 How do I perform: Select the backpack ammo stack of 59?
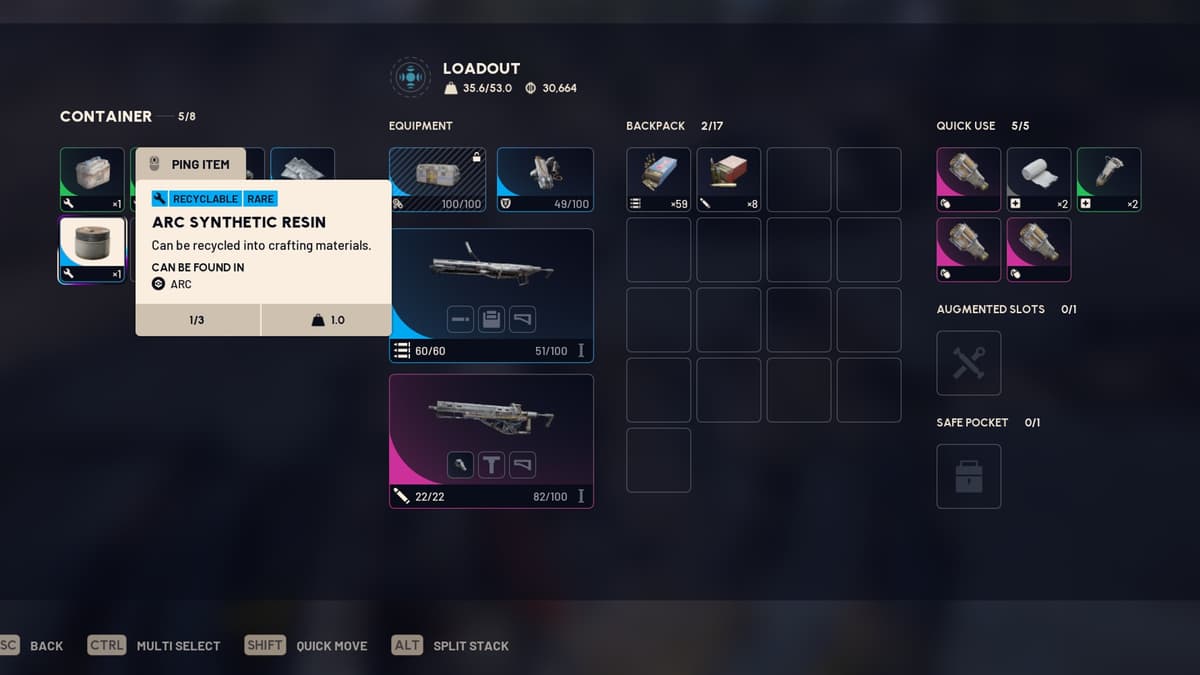point(658,179)
